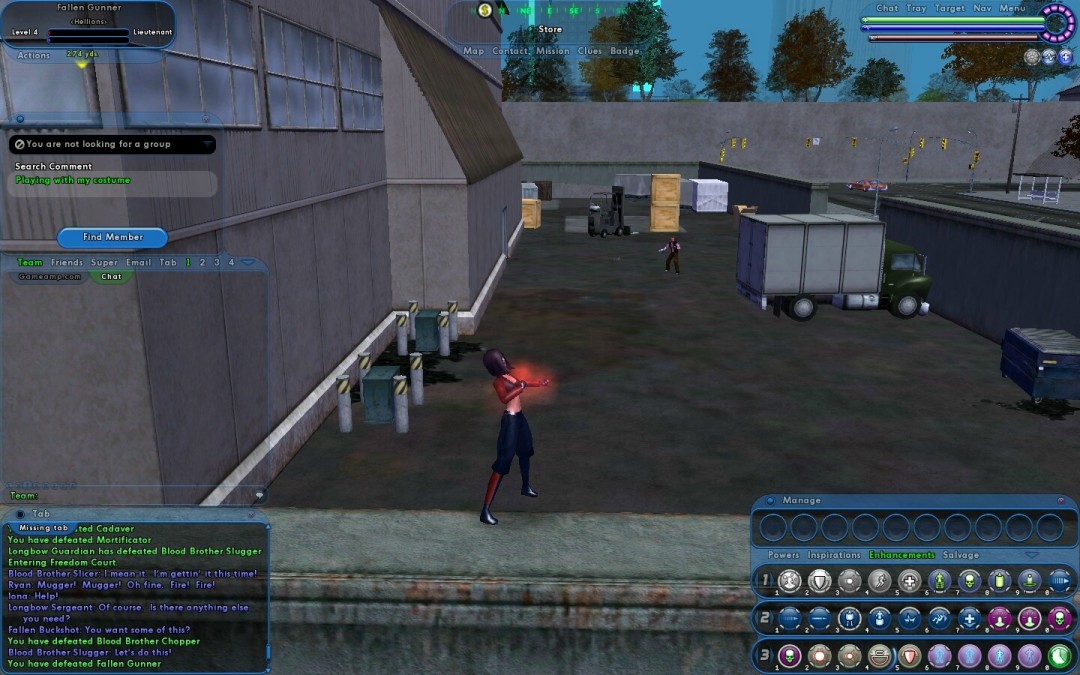Image resolution: width=1080 pixels, height=675 pixels.
Task: Use the white shield power in tray one
Action: (819, 581)
